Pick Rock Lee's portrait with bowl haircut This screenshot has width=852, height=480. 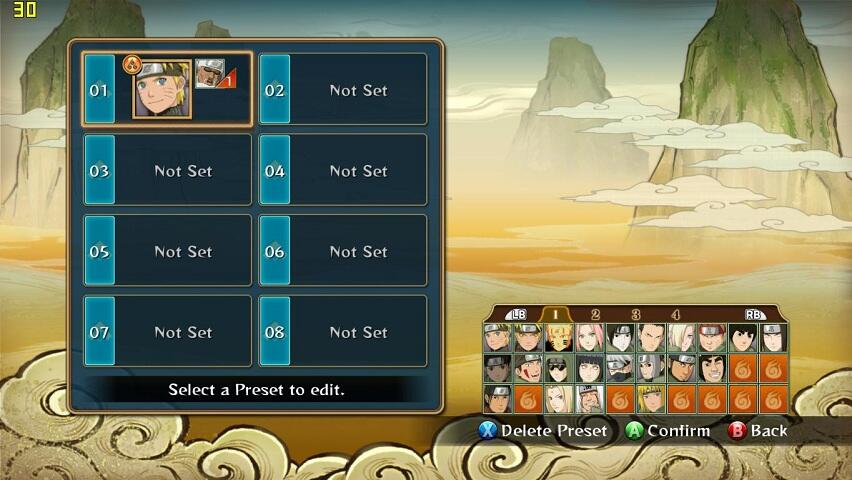(743, 338)
